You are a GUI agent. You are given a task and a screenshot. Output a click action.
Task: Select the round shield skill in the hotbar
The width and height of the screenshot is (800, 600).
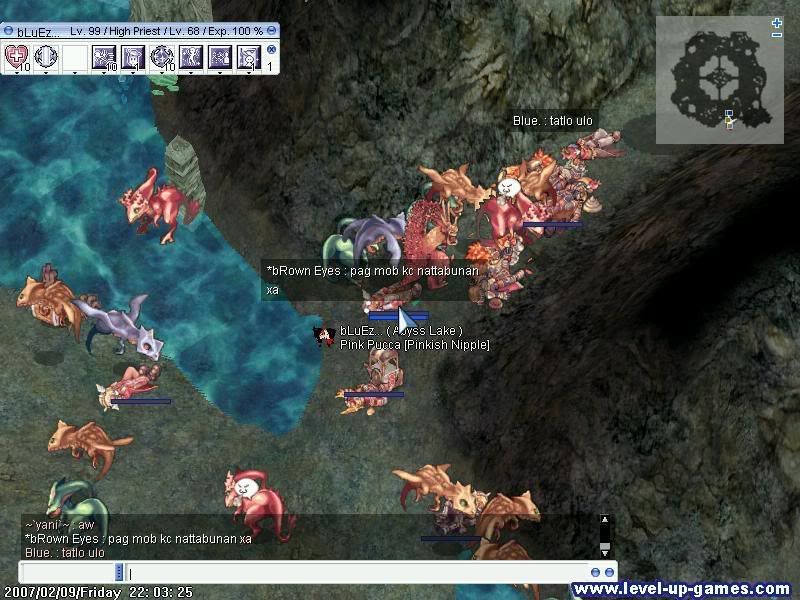click(x=46, y=56)
